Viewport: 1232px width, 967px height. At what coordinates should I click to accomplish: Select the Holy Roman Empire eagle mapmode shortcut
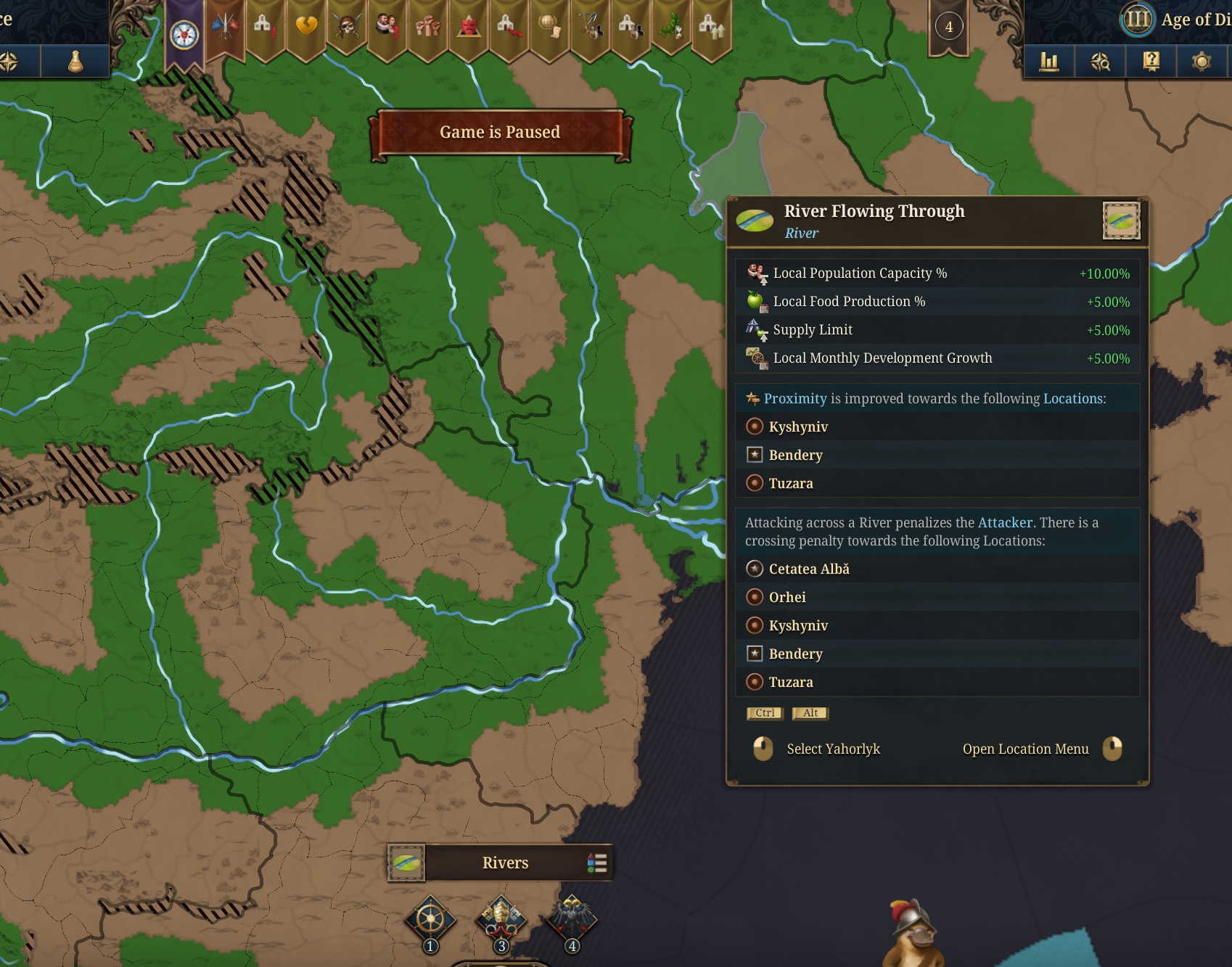pyautogui.click(x=572, y=920)
